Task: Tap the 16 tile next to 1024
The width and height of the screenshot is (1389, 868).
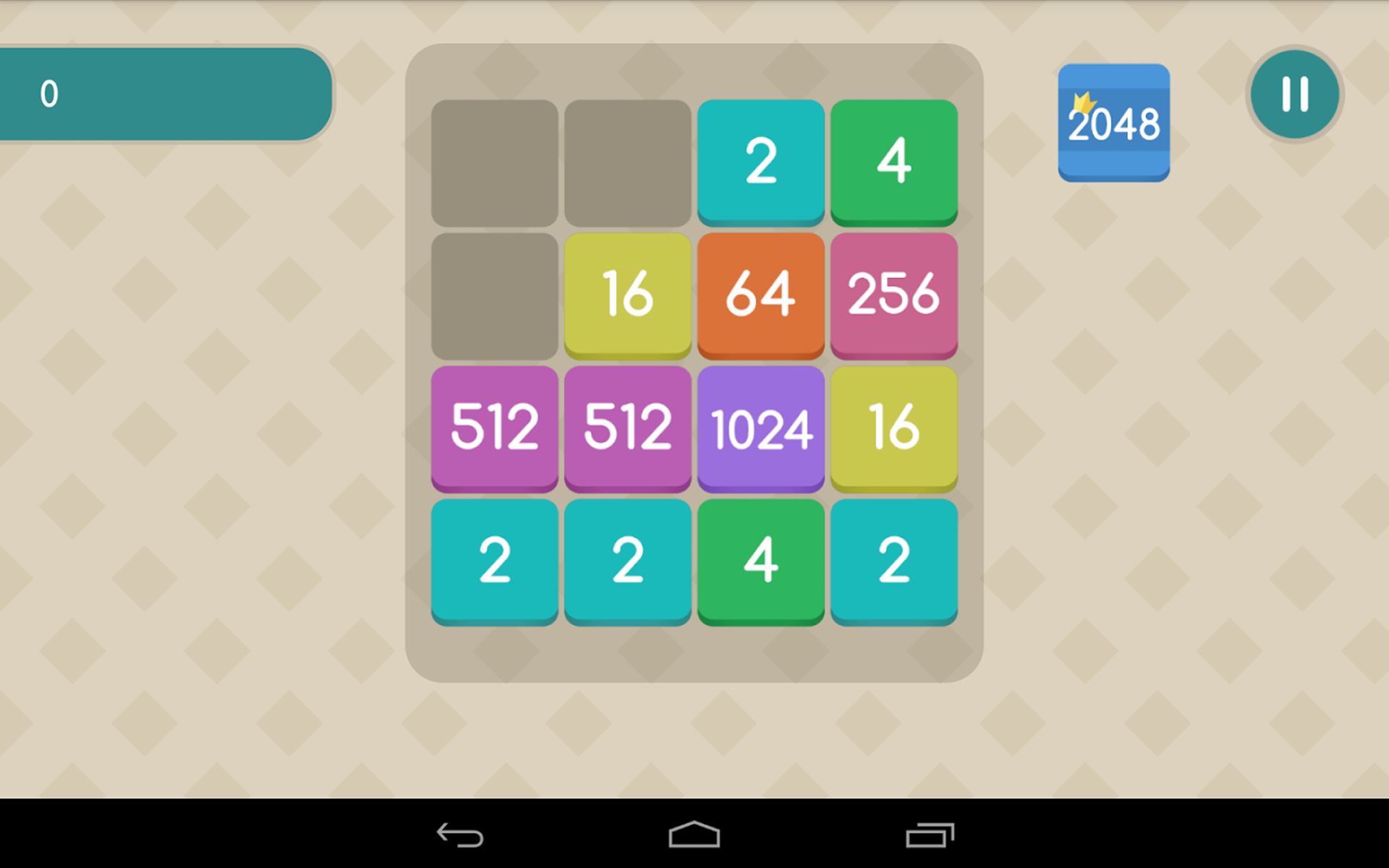Action: (893, 428)
